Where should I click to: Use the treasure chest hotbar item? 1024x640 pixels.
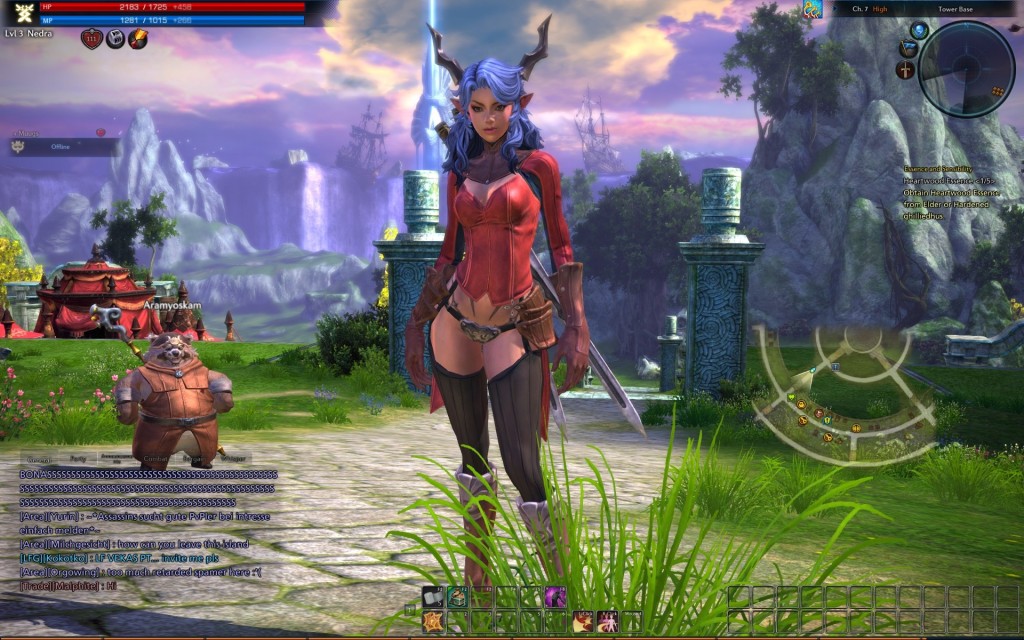[458, 597]
